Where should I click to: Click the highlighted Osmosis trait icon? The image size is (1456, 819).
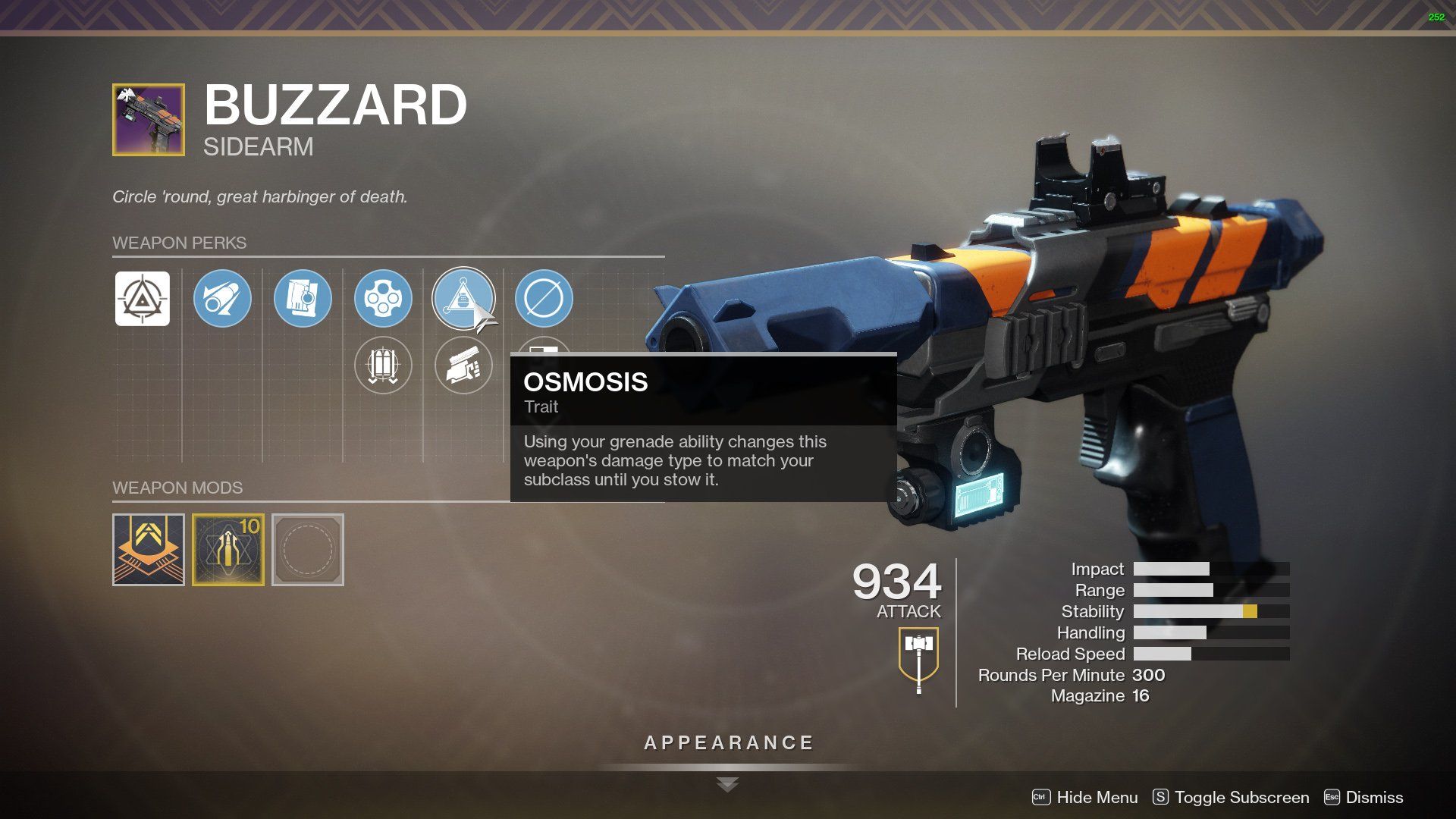coord(463,299)
